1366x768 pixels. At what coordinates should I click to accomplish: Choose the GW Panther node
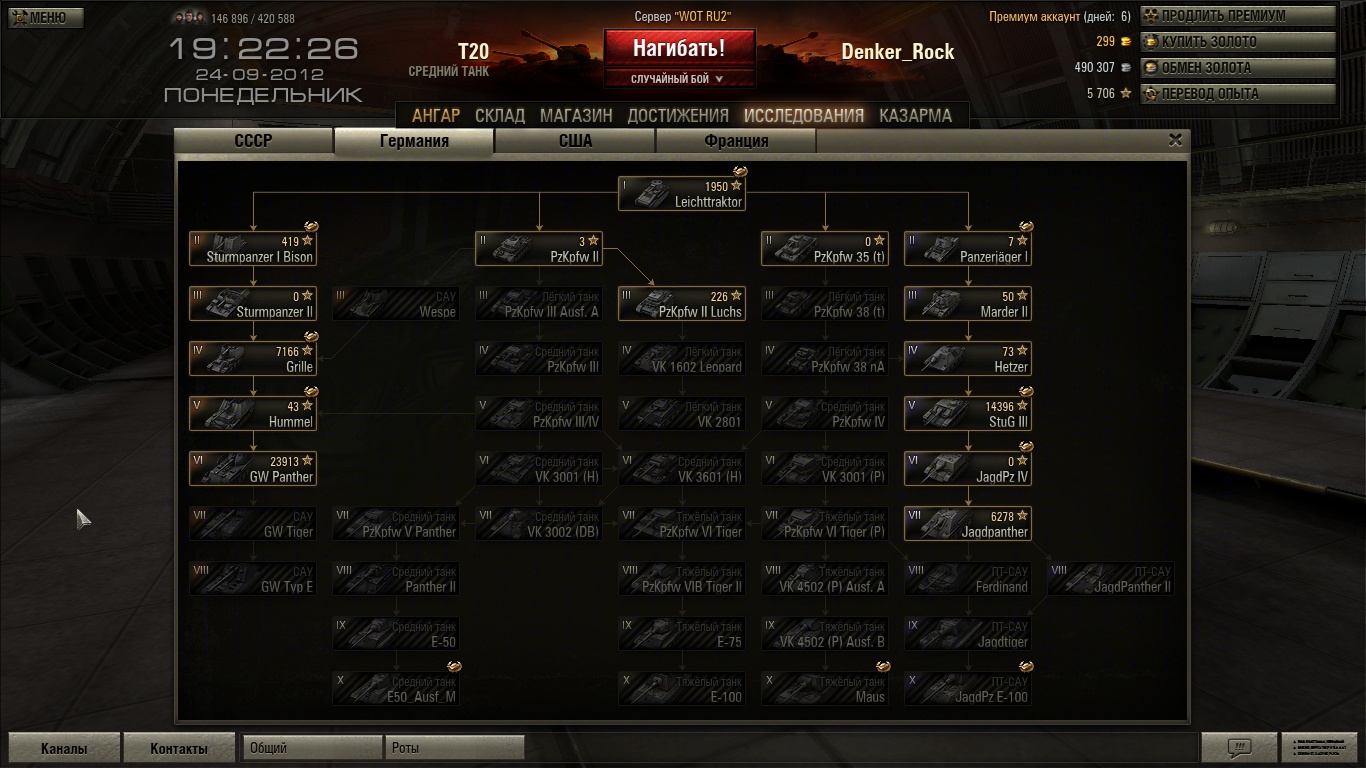point(253,469)
